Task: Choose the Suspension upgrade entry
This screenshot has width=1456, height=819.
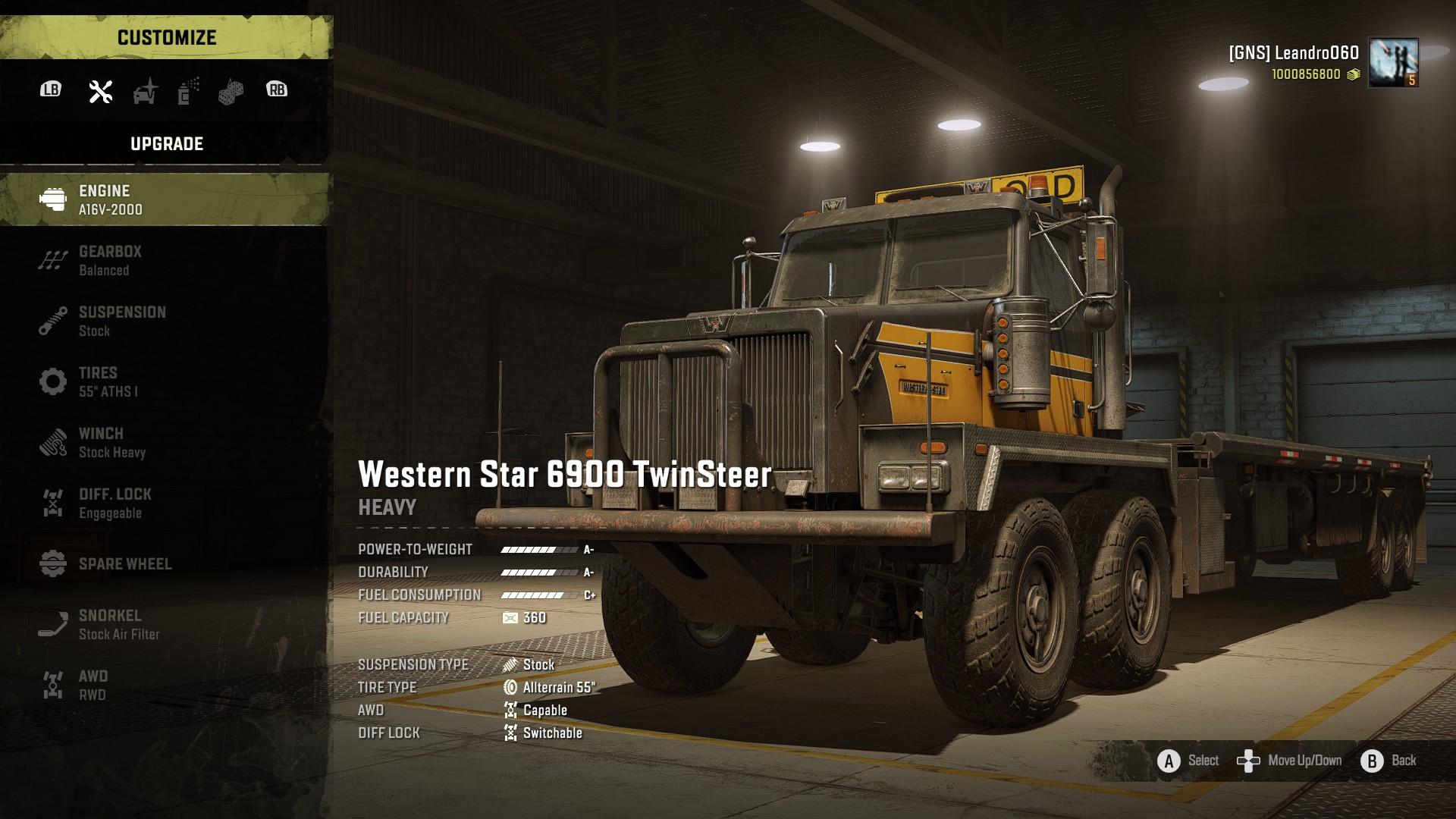Action: (165, 321)
